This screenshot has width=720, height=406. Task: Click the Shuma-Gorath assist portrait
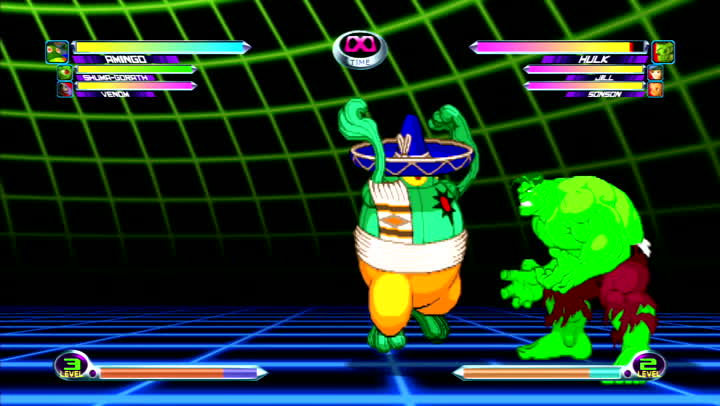(65, 73)
